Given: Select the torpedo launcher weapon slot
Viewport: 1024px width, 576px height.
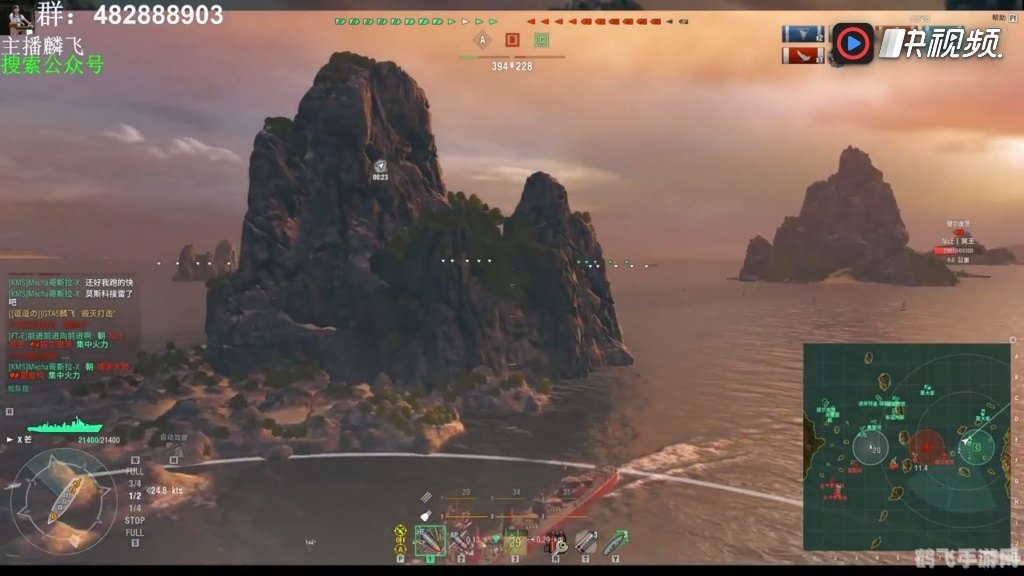Looking at the screenshot, I should pyautogui.click(x=516, y=541).
